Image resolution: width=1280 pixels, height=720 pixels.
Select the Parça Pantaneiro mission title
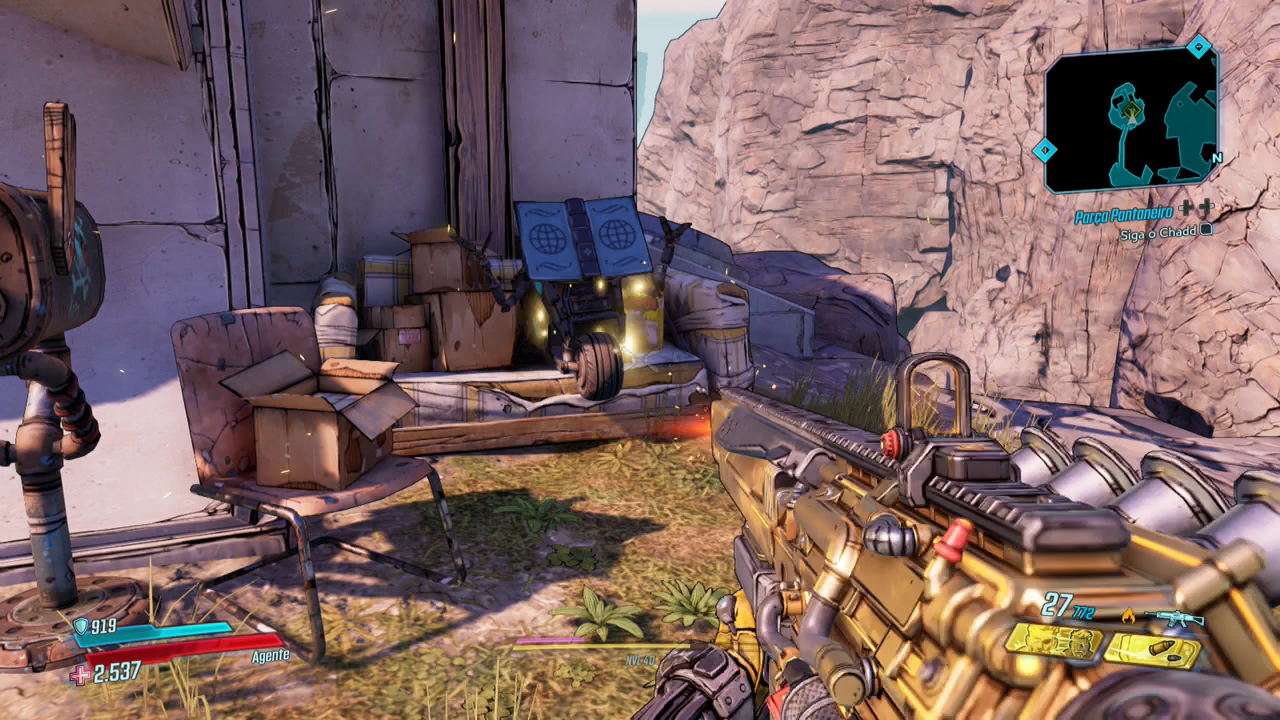[x=1124, y=216]
